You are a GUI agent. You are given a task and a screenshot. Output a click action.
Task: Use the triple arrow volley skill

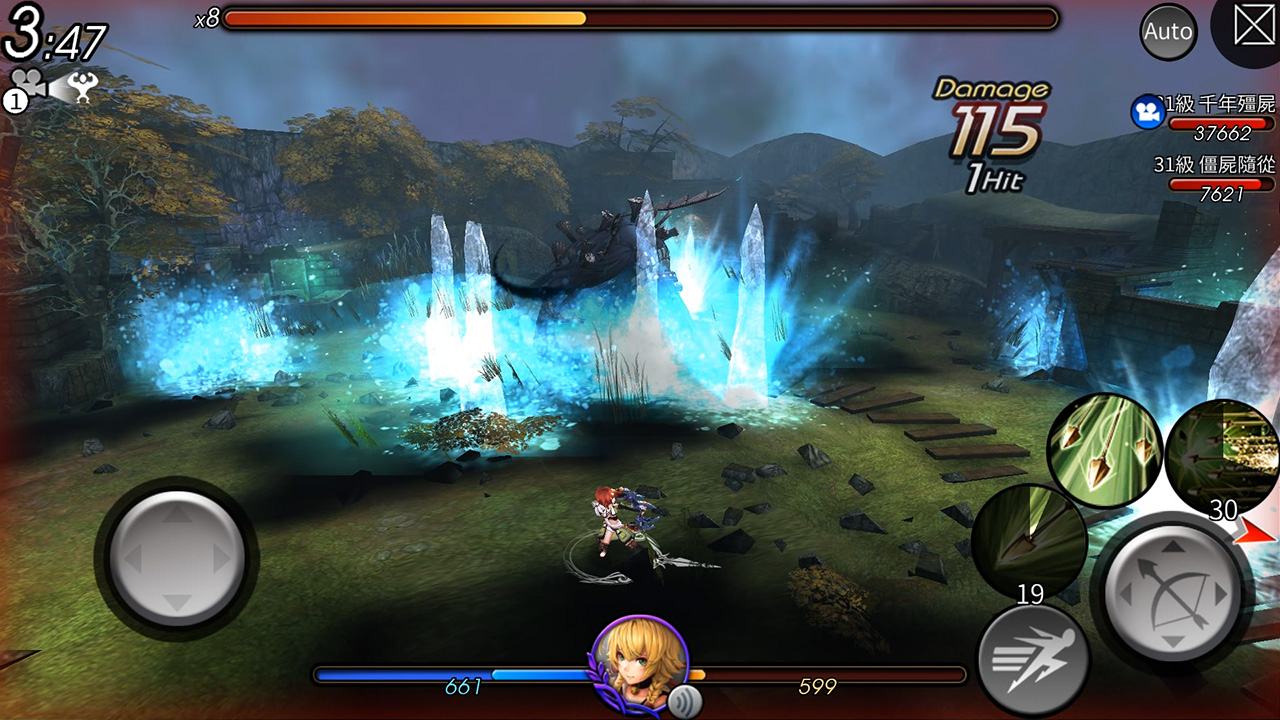pyautogui.click(x=1104, y=450)
